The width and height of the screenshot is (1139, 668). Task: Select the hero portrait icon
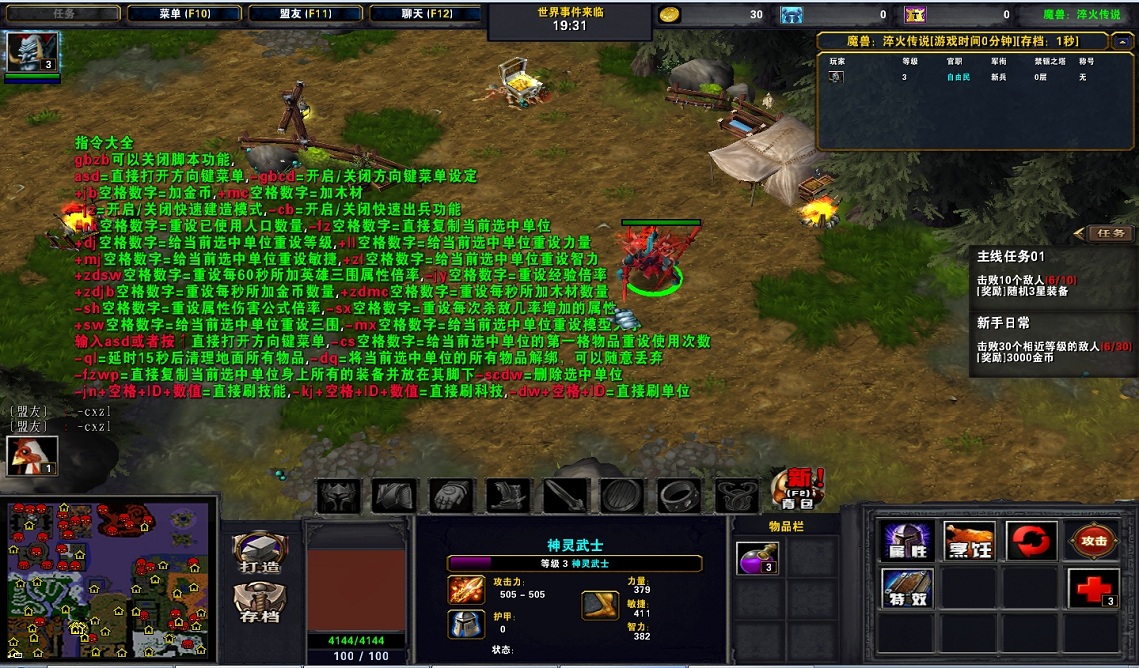click(x=33, y=52)
